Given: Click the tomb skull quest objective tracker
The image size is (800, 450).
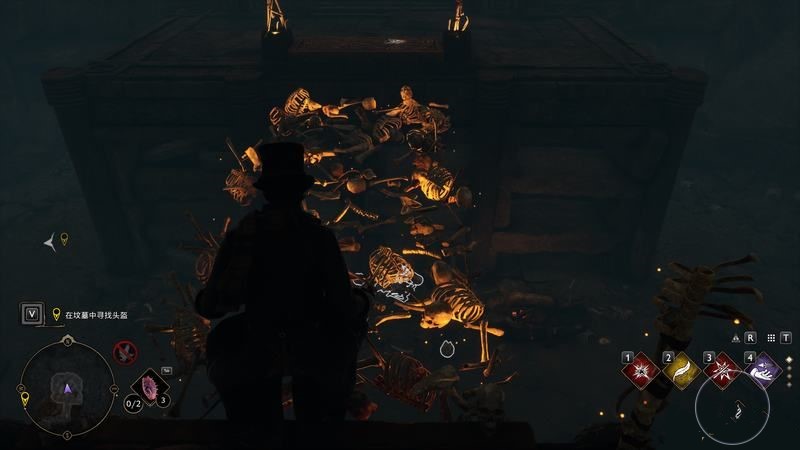Looking at the screenshot, I should coord(96,314).
